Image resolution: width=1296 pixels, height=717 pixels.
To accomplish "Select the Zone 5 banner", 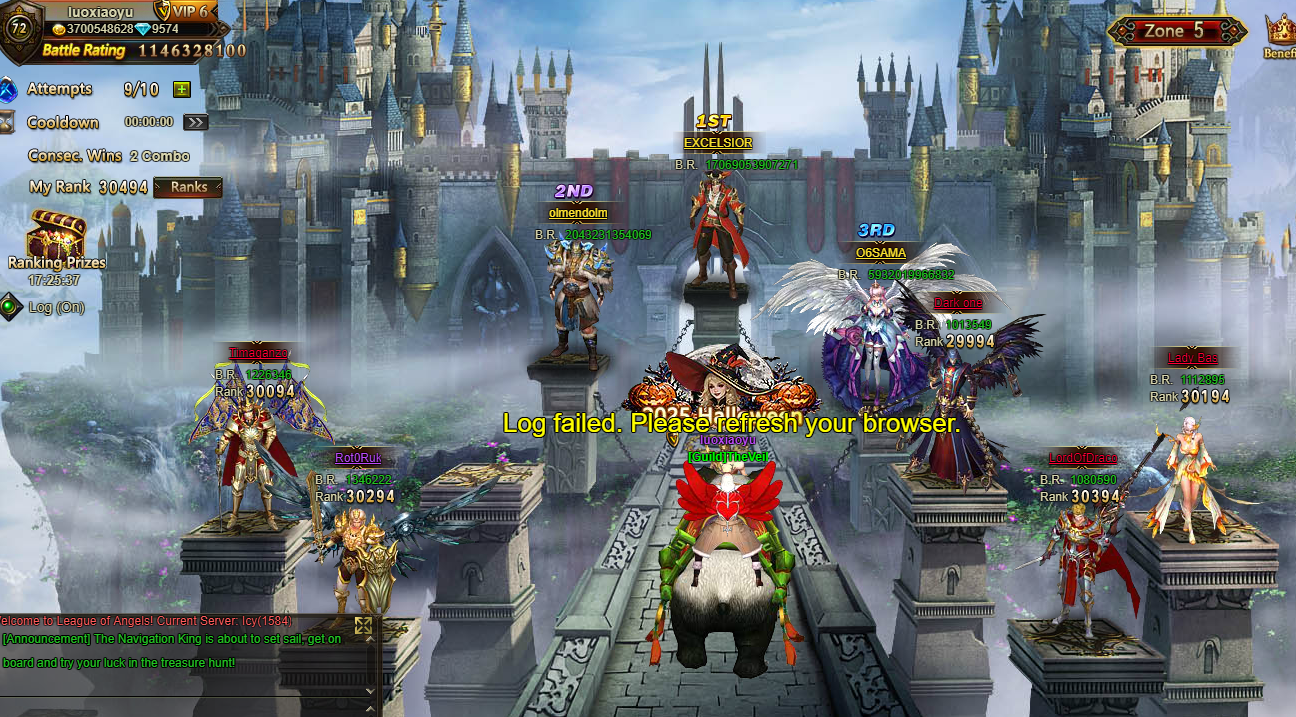I will [1175, 31].
